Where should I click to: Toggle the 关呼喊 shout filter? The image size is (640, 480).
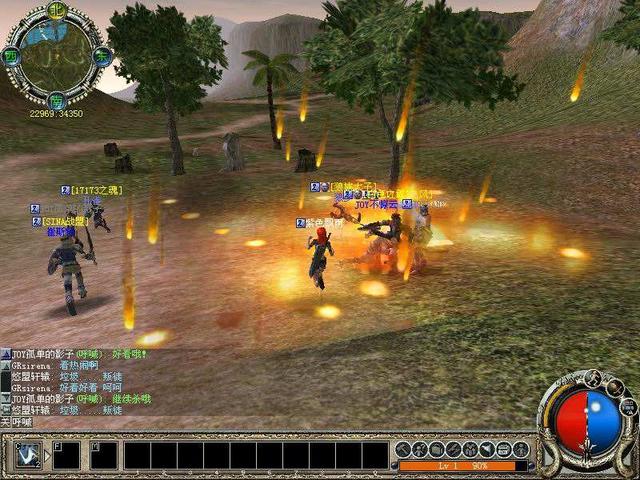(x=18, y=423)
